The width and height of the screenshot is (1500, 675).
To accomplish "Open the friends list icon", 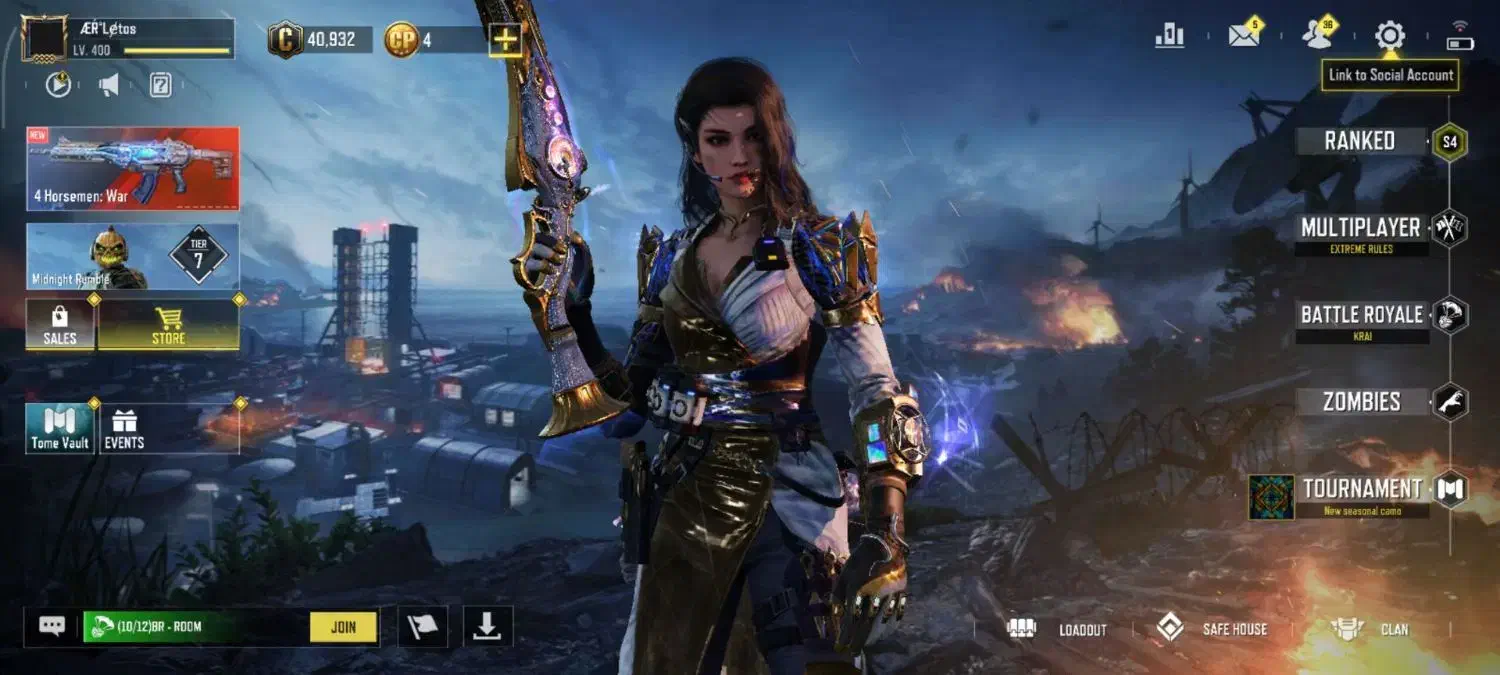I will point(1317,36).
